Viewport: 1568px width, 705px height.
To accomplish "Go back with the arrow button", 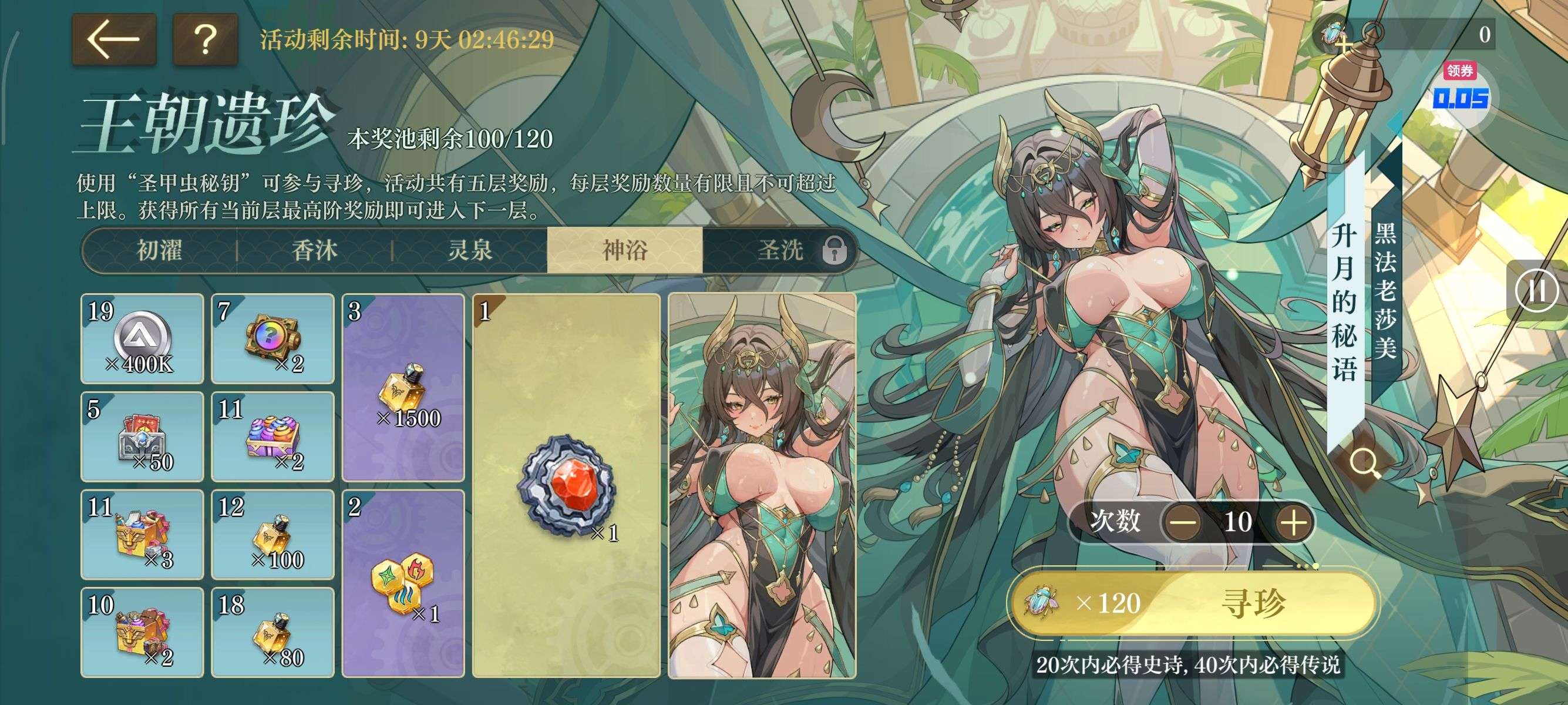I will point(114,39).
